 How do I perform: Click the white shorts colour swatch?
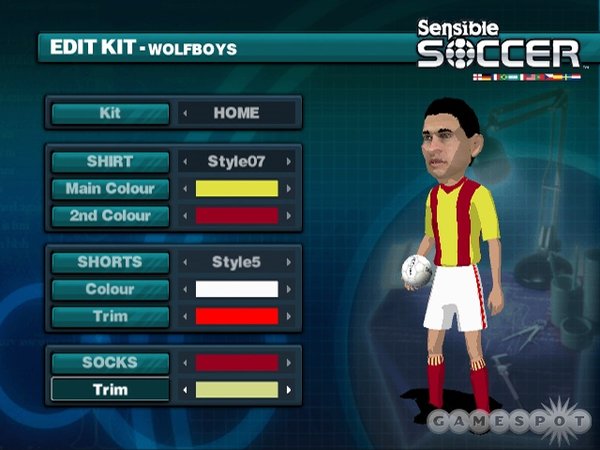[x=236, y=289]
